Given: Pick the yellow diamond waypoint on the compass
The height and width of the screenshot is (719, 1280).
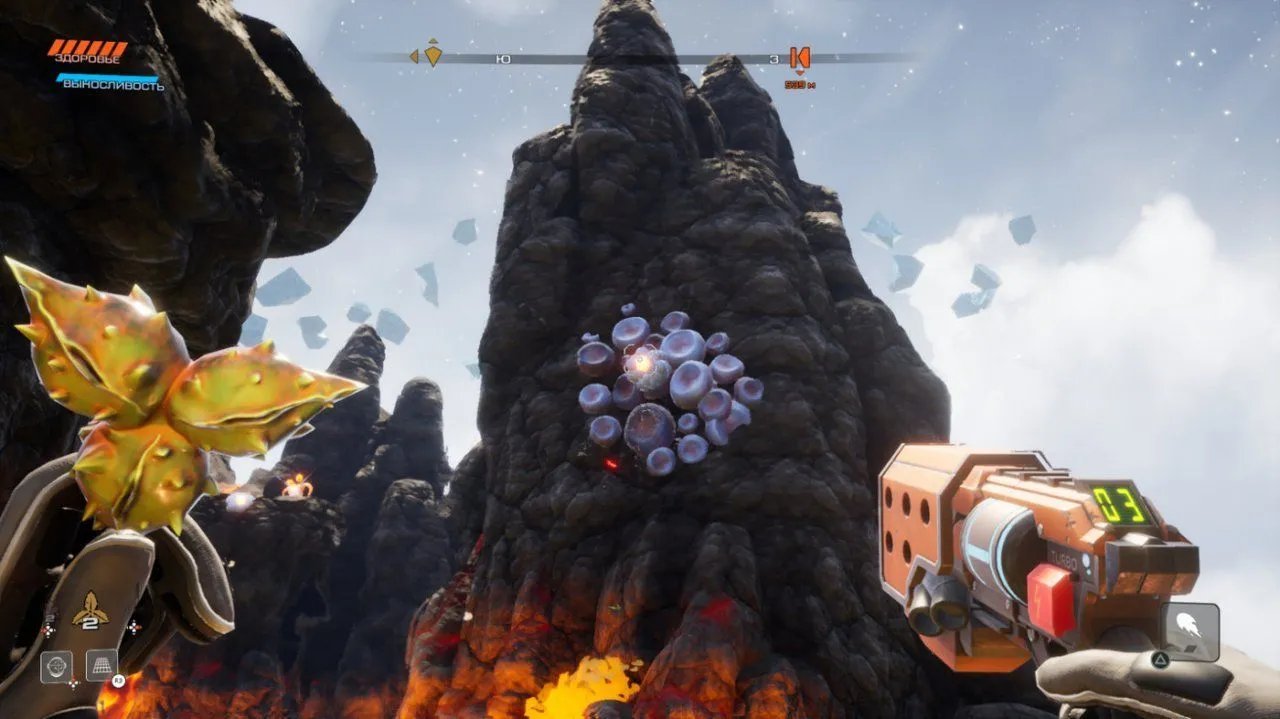Looking at the screenshot, I should tap(433, 54).
